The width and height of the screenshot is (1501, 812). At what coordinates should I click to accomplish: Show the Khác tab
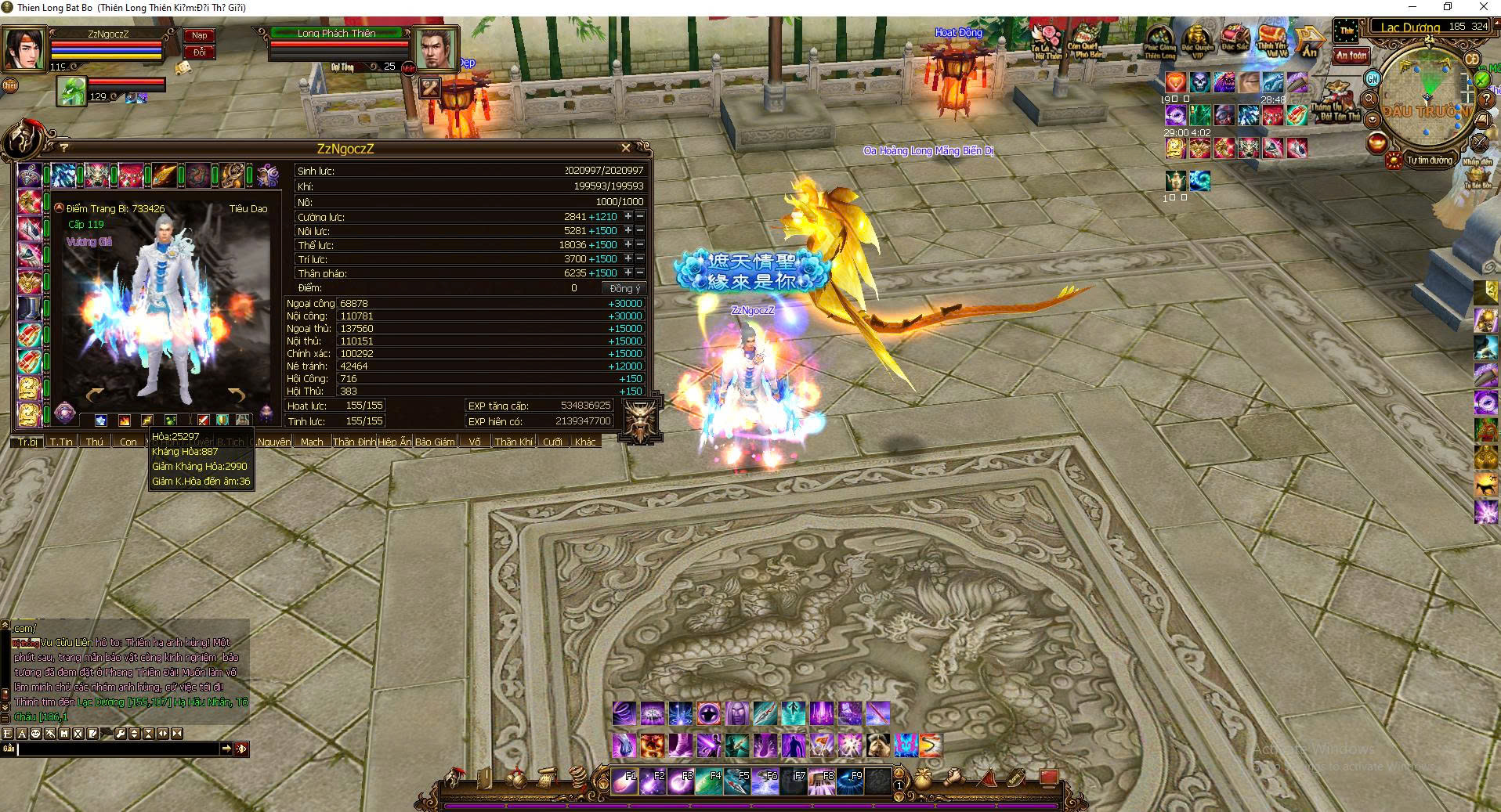585,442
